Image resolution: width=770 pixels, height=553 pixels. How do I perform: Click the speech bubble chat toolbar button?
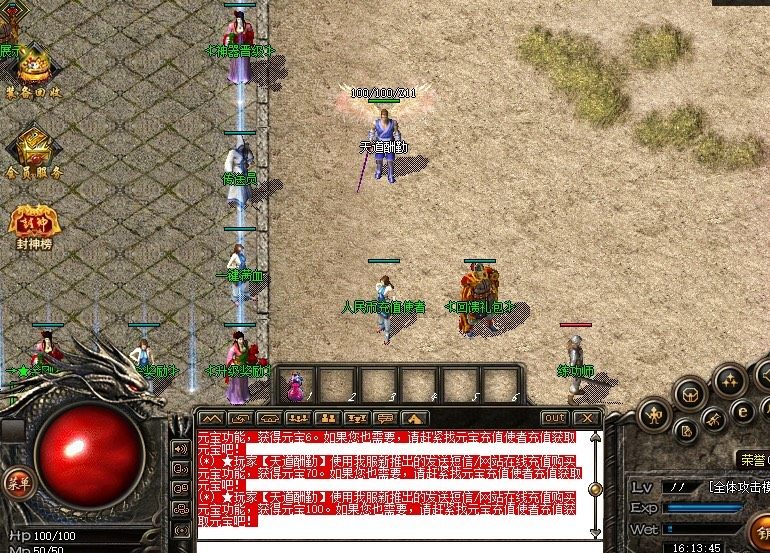(385, 418)
